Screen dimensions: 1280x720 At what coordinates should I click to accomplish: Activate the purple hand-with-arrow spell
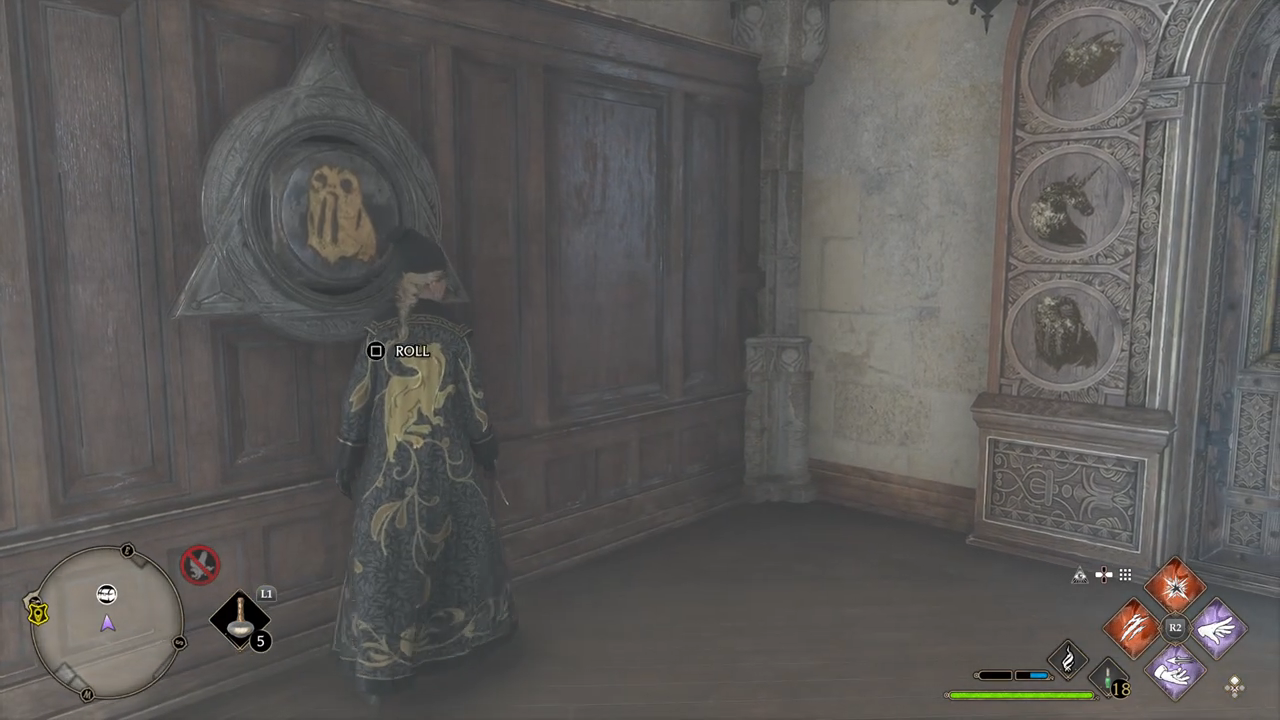point(1175,670)
